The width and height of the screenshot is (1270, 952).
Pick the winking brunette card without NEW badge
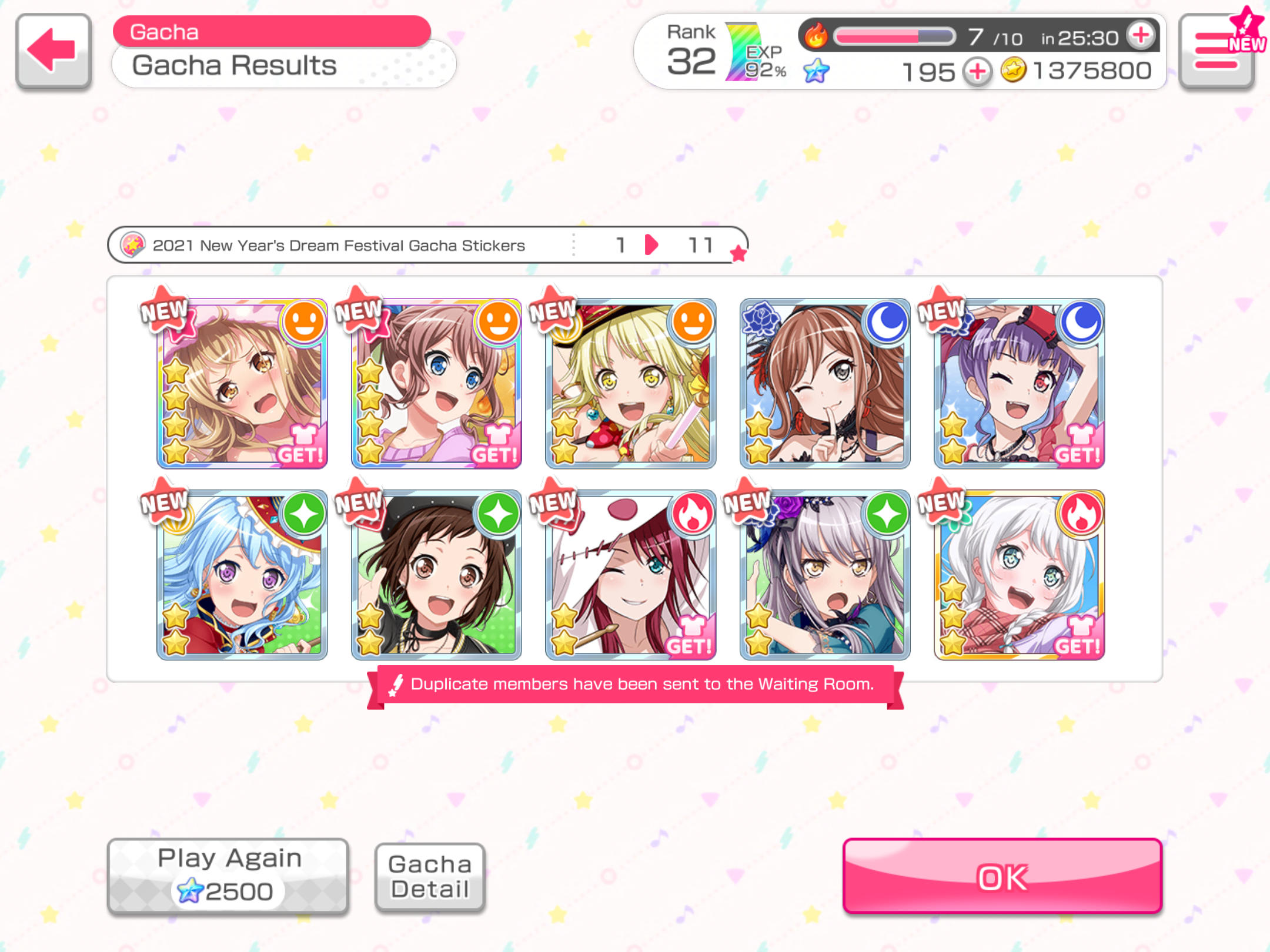pos(824,384)
